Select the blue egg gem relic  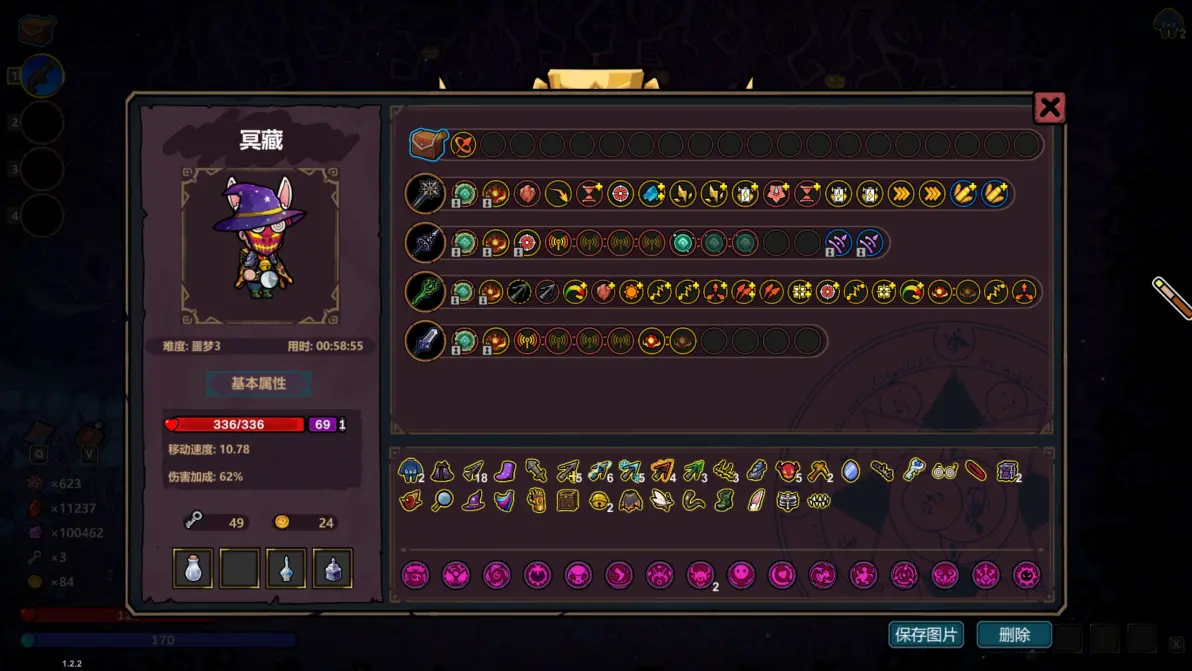[x=850, y=470]
